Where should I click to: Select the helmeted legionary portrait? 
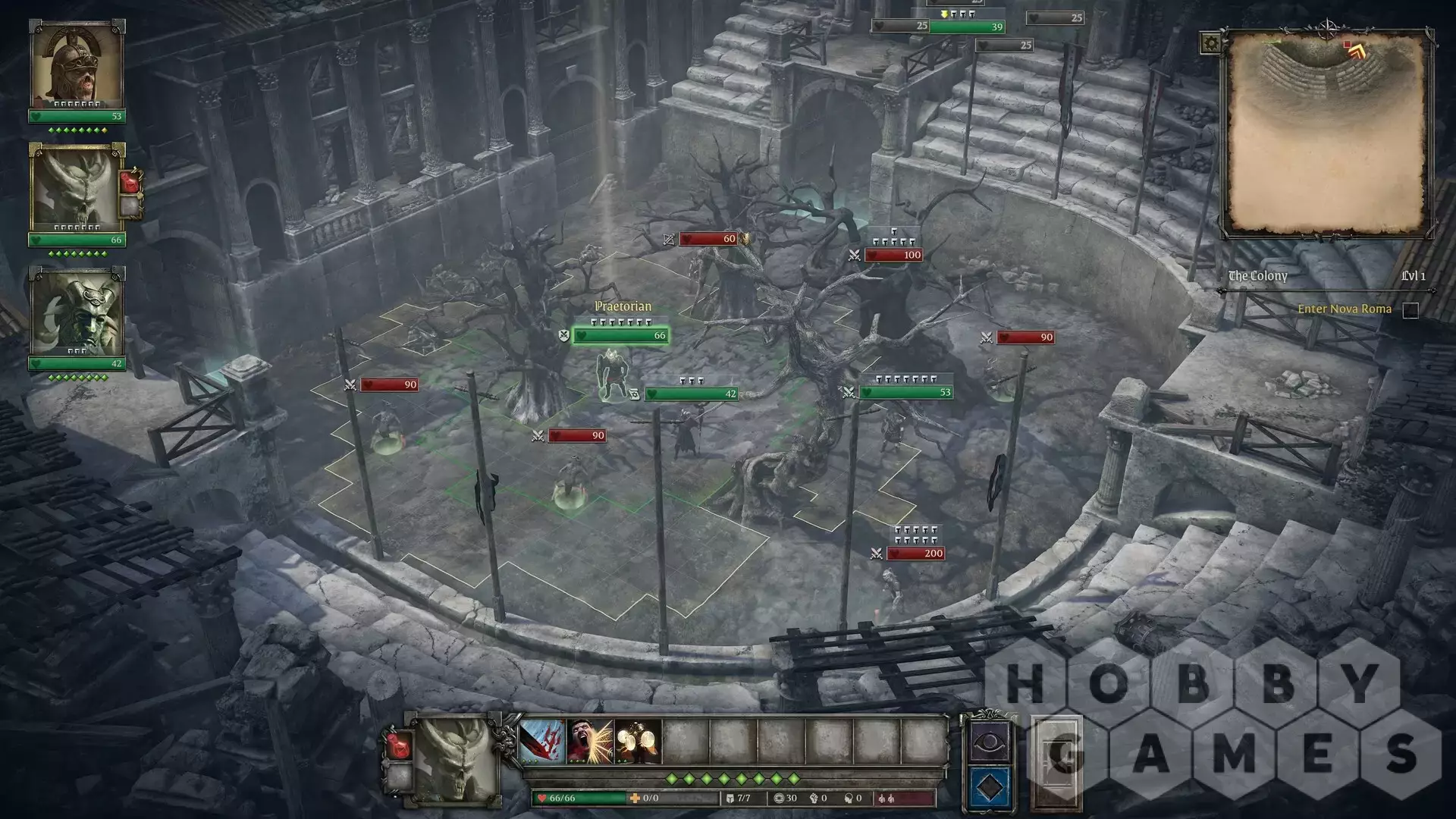click(76, 64)
